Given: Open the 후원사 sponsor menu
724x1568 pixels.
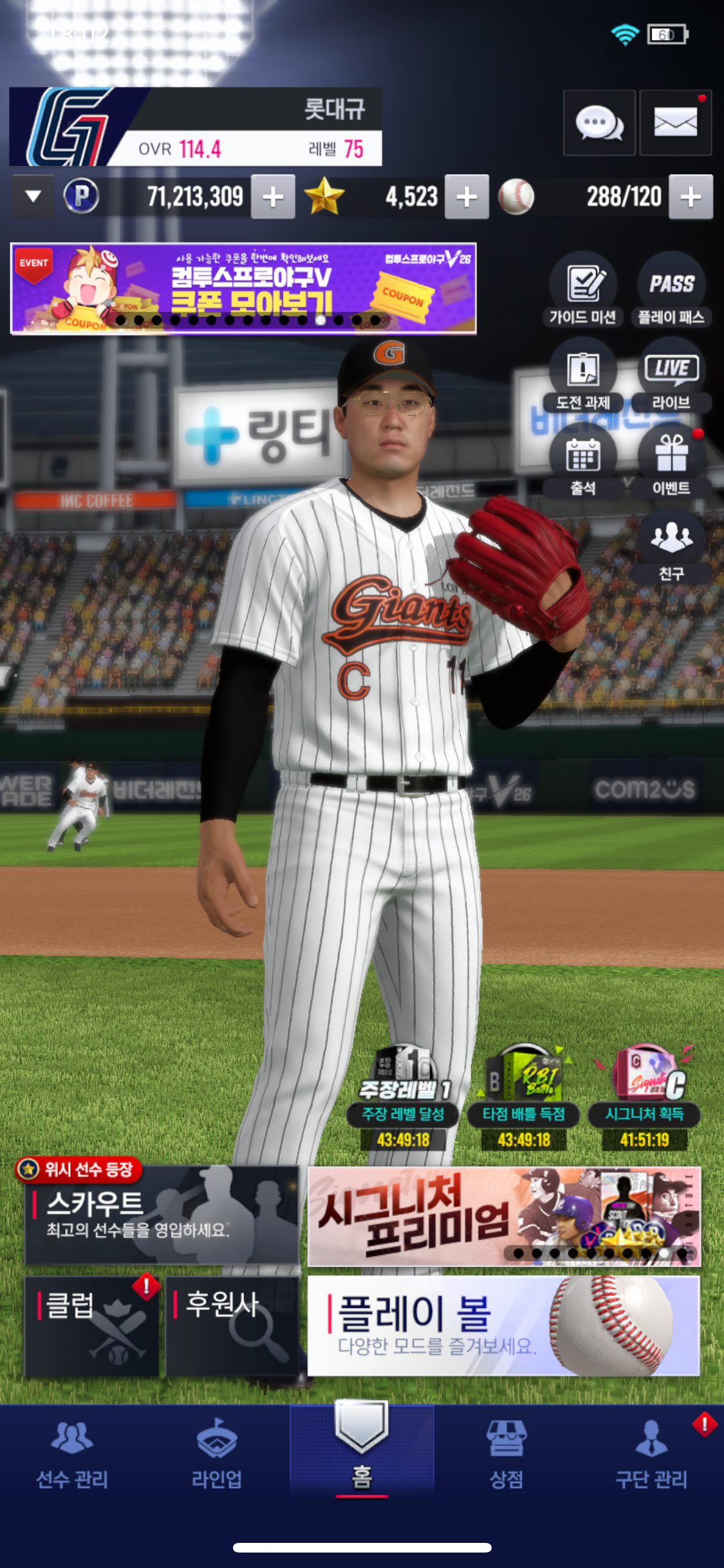Looking at the screenshot, I should pyautogui.click(x=232, y=1327).
